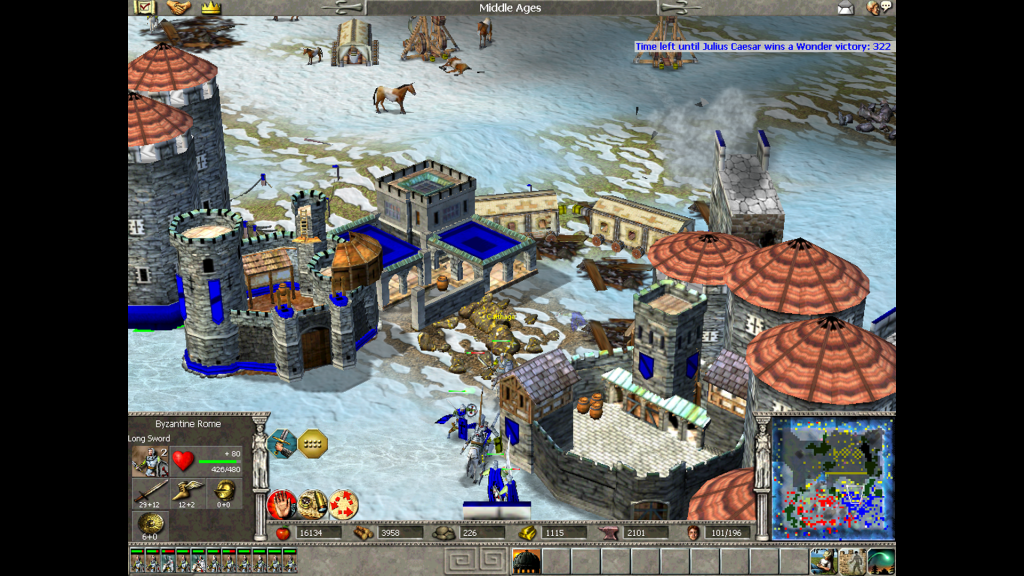Select the domed wonder building icon

click(x=526, y=561)
